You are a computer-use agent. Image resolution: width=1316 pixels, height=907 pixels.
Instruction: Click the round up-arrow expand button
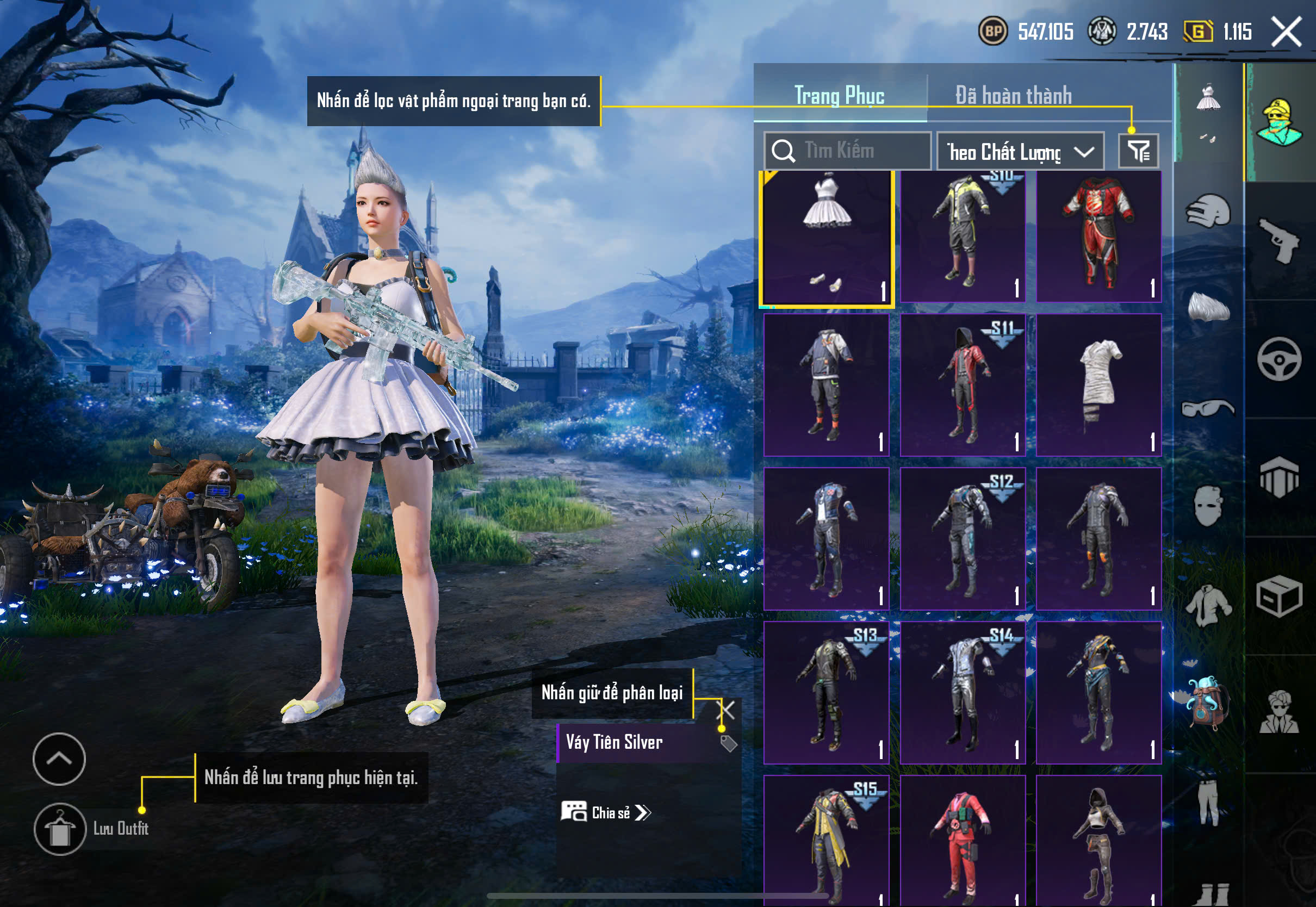pyautogui.click(x=59, y=759)
